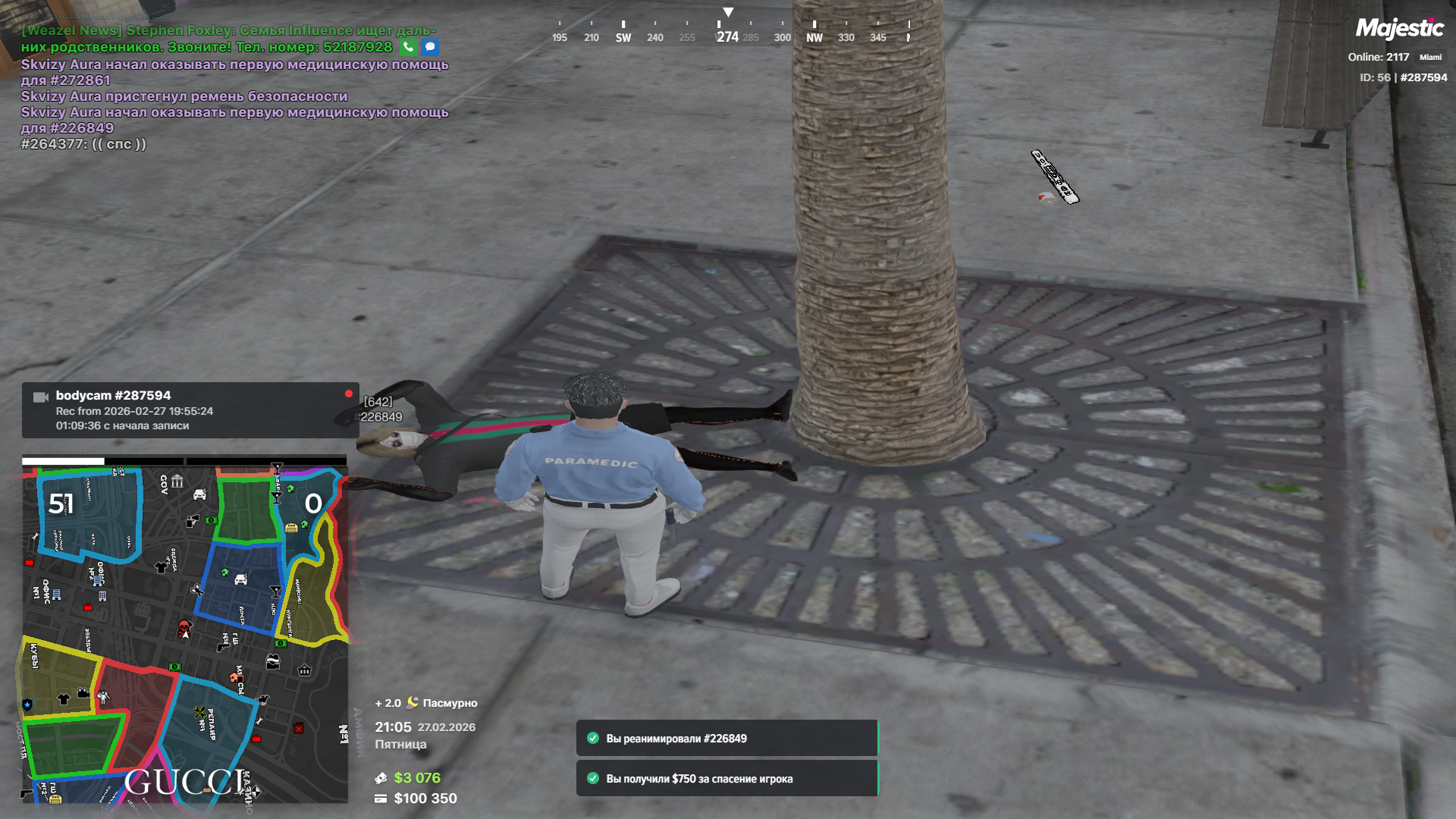Screen dimensions: 1456x819
Task: Click the green phone call icon in chat
Action: point(408,47)
